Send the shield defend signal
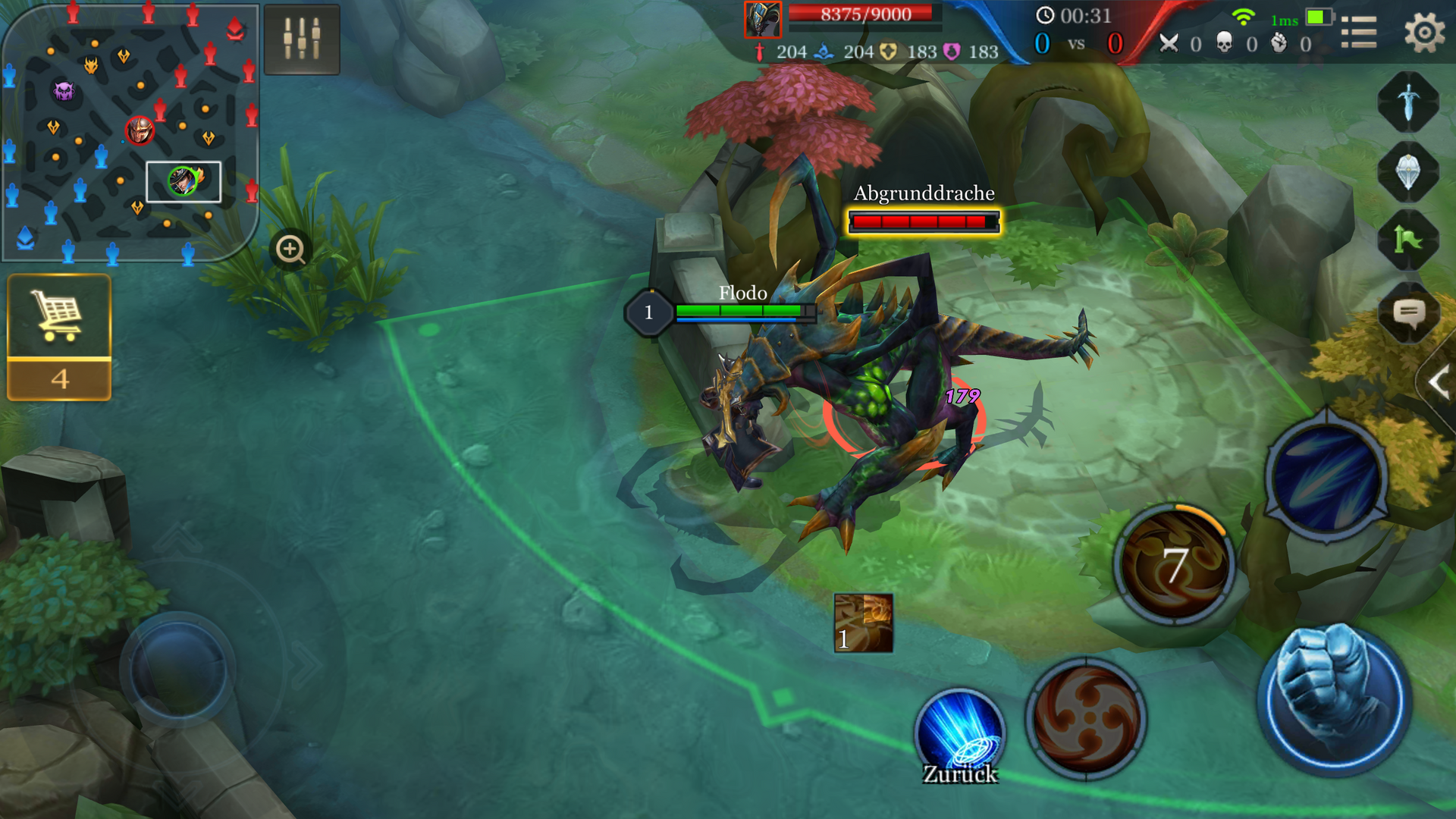This screenshot has height=819, width=1456. pos(1408,171)
